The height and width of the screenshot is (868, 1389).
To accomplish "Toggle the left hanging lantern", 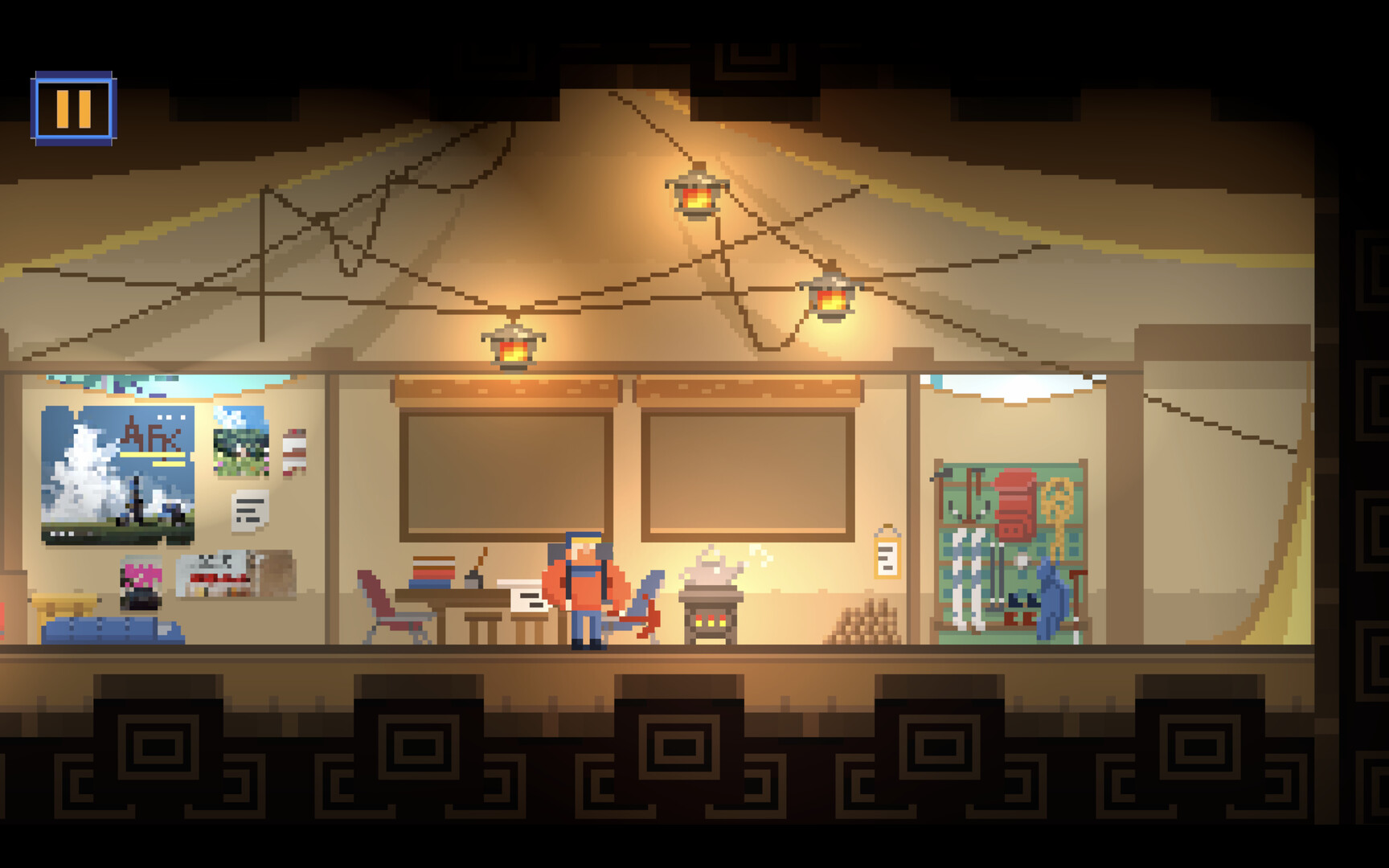I will tap(511, 350).
